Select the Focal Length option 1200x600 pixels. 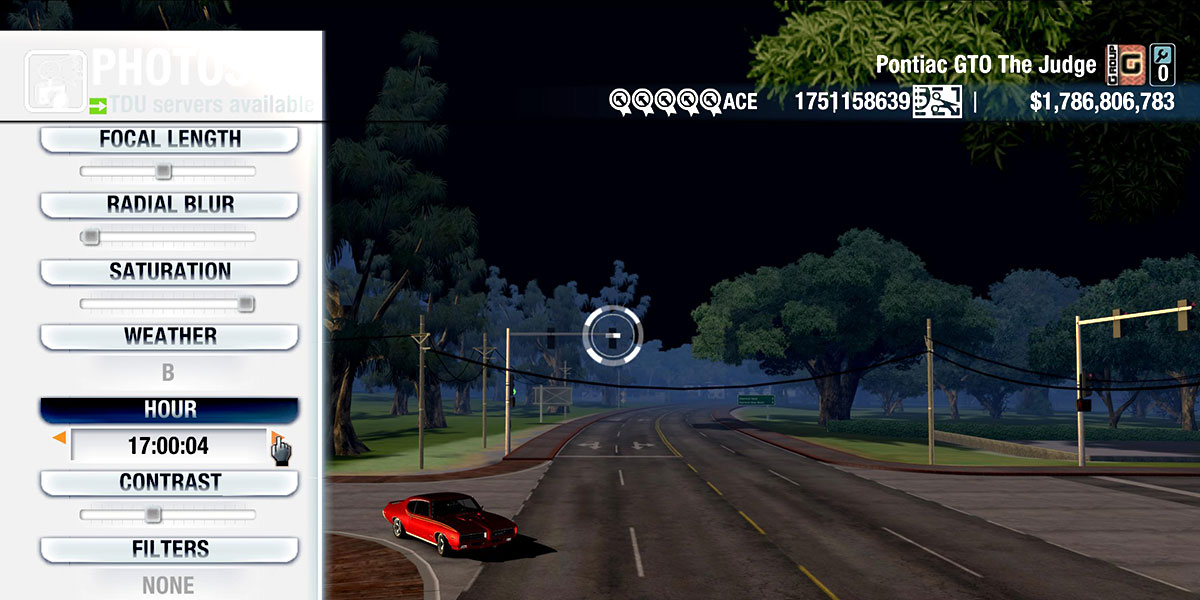click(x=169, y=140)
